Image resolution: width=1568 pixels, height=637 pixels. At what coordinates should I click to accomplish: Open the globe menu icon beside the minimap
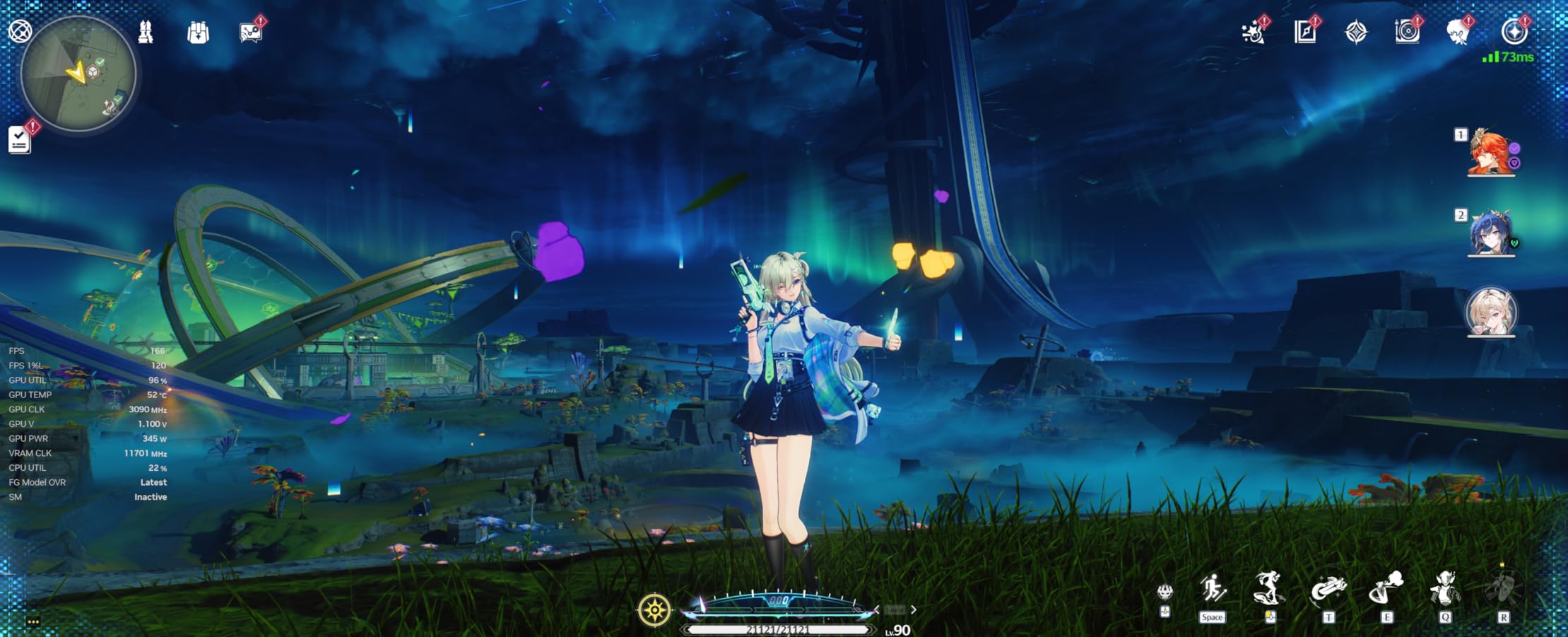(x=20, y=31)
